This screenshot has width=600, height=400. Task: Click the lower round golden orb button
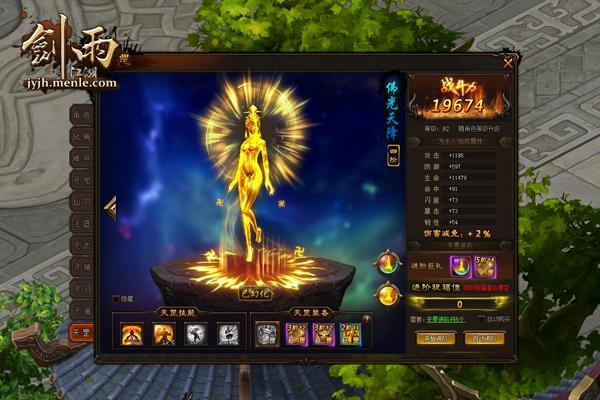[385, 294]
